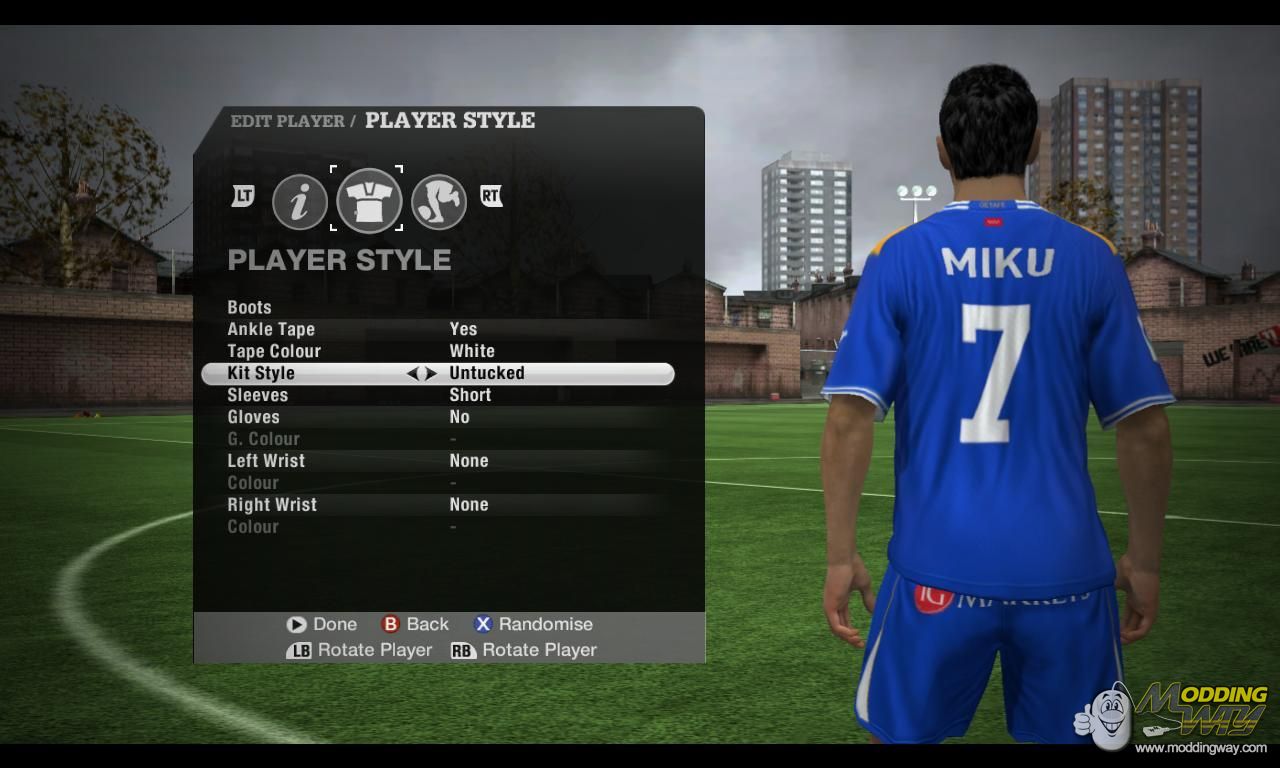Open the moddingway.com watermark link
Viewport: 1280px width, 768px height.
pos(1200,747)
